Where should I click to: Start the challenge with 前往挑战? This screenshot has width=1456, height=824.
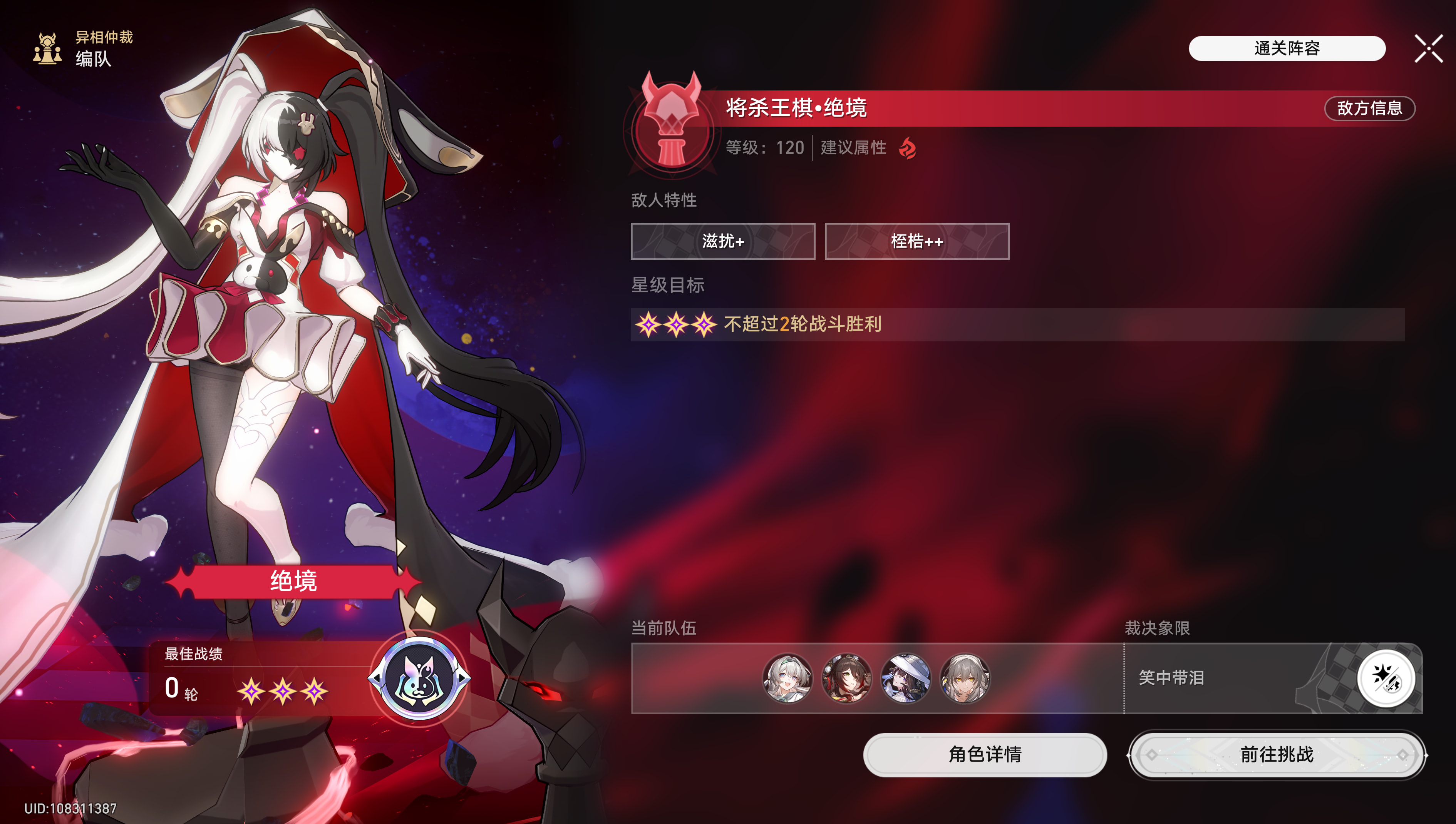1277,754
